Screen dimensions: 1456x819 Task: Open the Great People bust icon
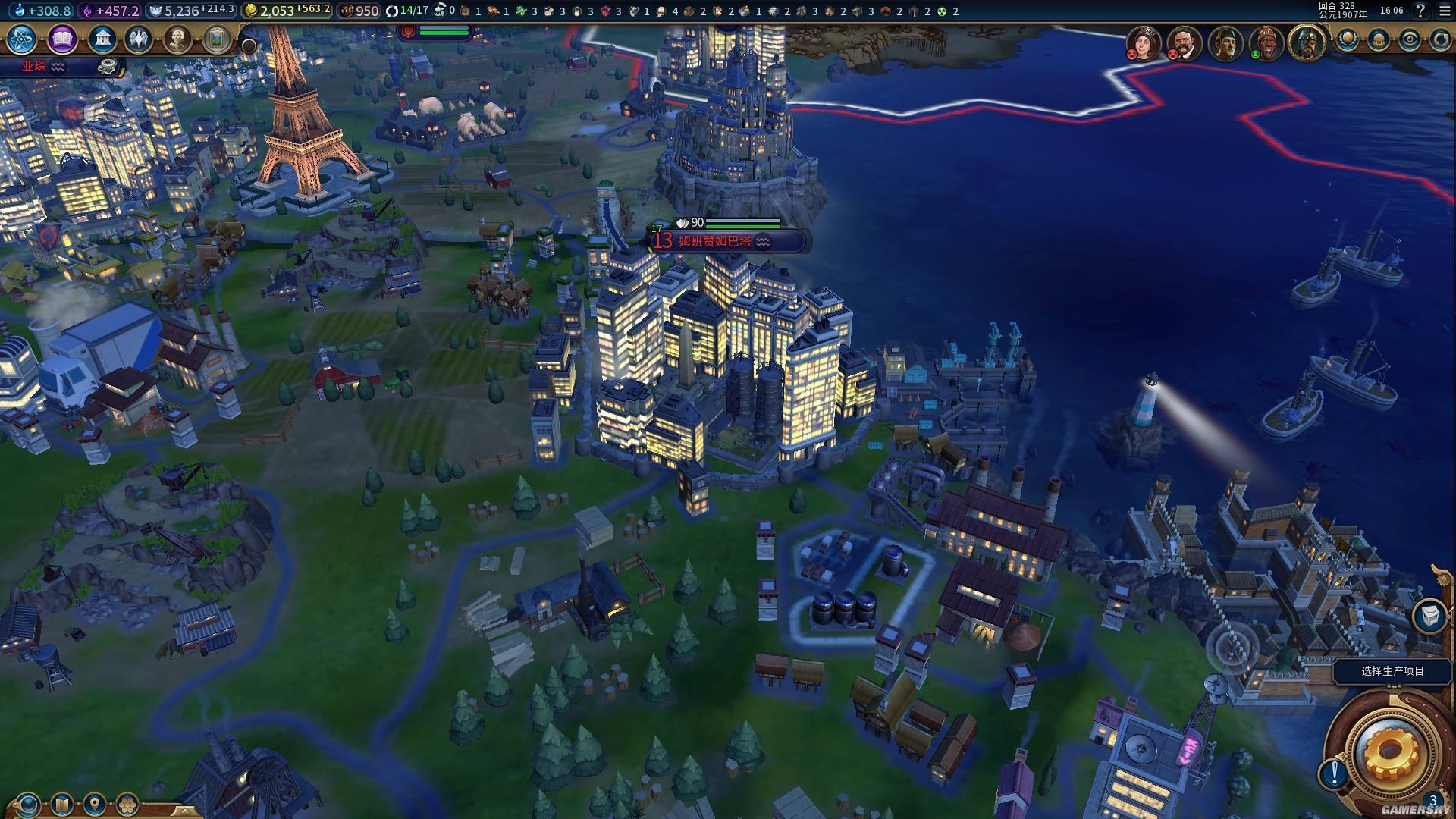177,39
